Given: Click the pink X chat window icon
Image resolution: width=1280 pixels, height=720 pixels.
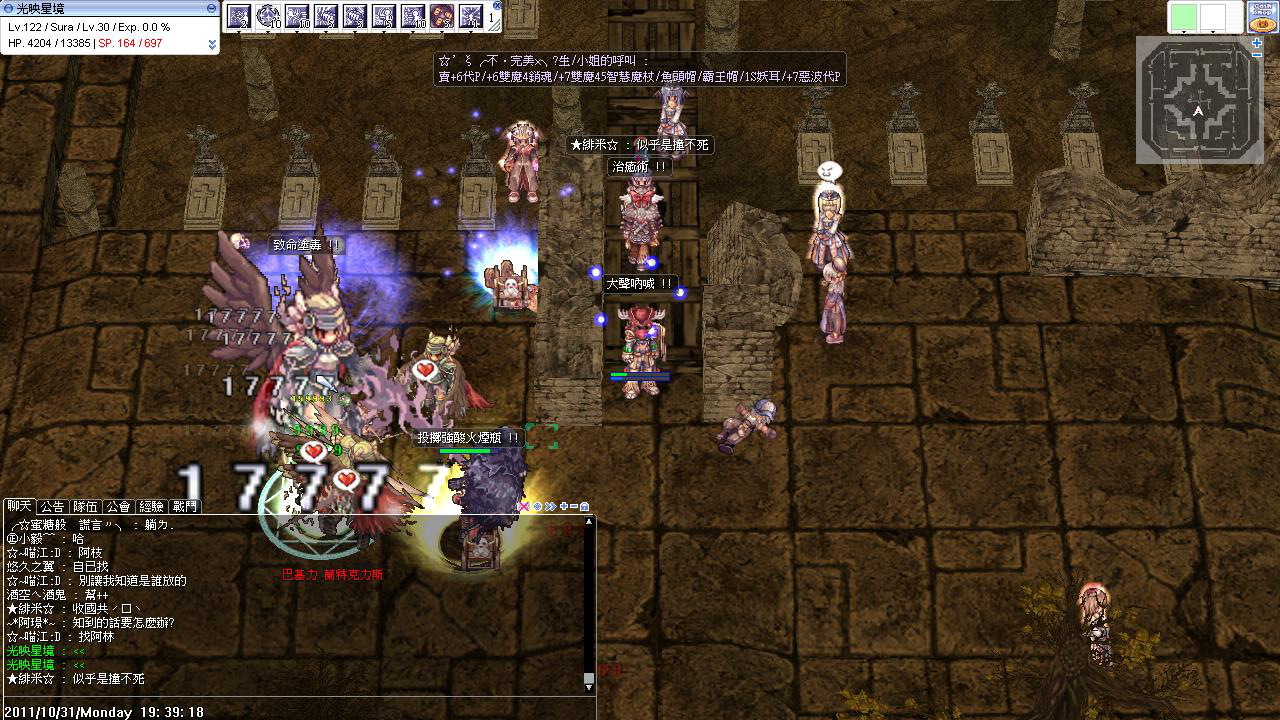Looking at the screenshot, I should tap(523, 507).
